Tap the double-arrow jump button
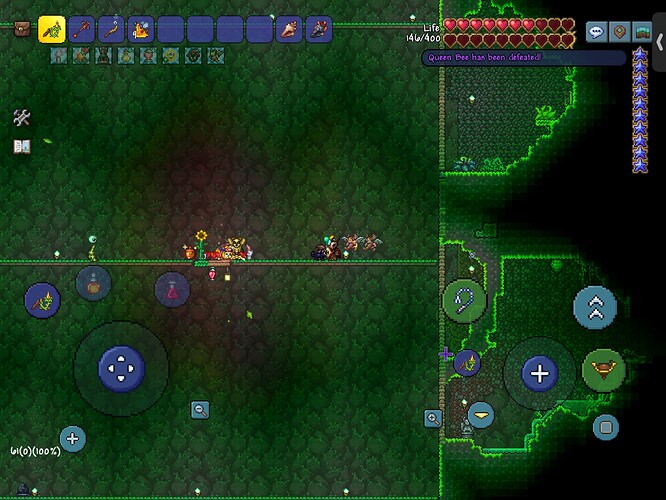 [594, 308]
